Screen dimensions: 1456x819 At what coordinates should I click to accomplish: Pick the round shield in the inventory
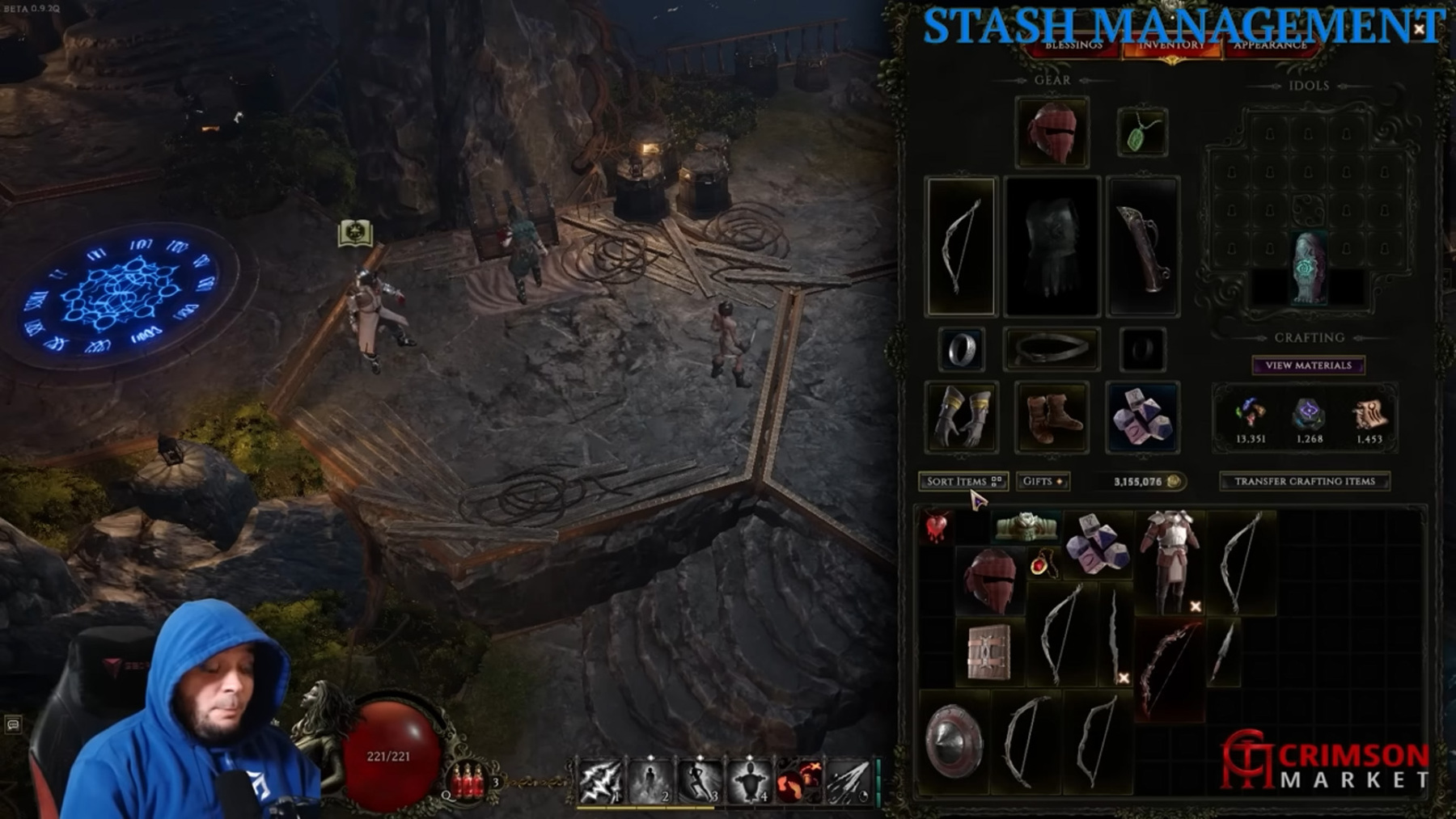tap(954, 741)
